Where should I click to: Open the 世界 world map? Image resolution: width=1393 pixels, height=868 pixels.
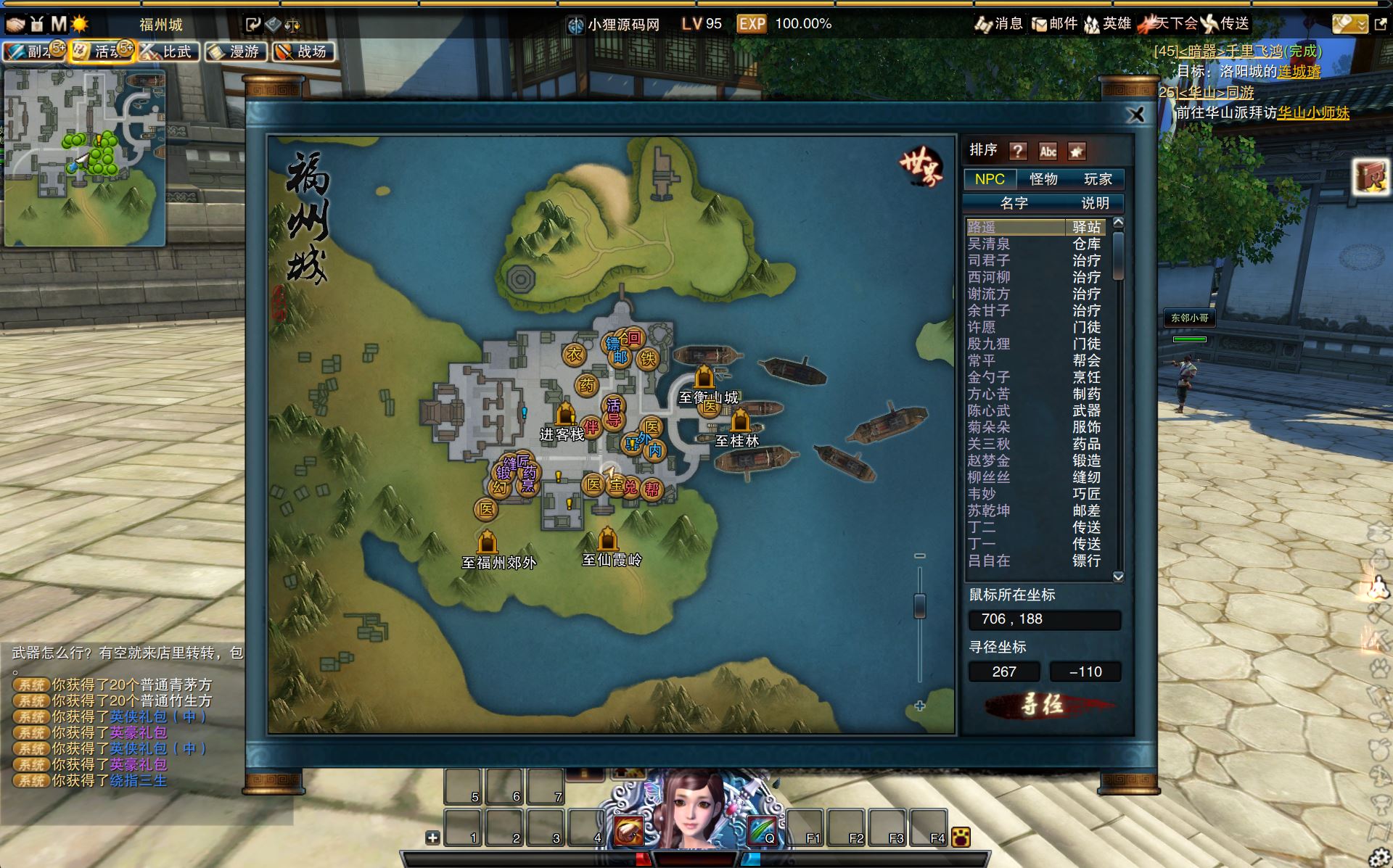[x=921, y=168]
